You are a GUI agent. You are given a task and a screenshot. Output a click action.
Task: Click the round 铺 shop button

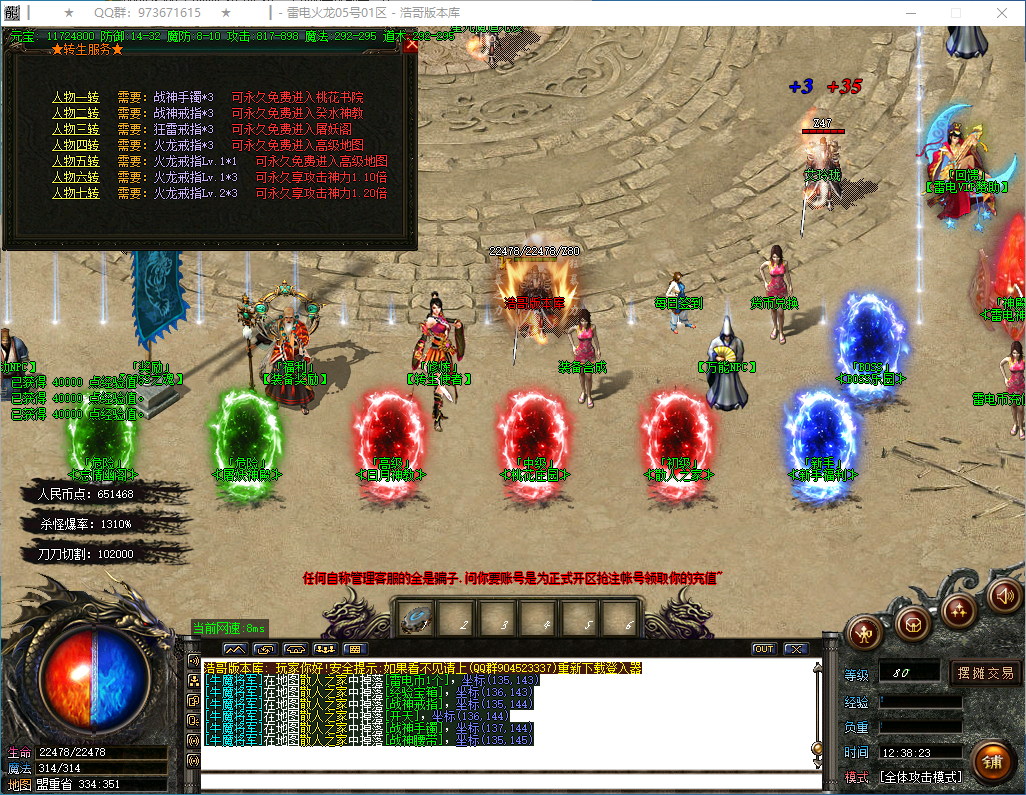coord(992,762)
